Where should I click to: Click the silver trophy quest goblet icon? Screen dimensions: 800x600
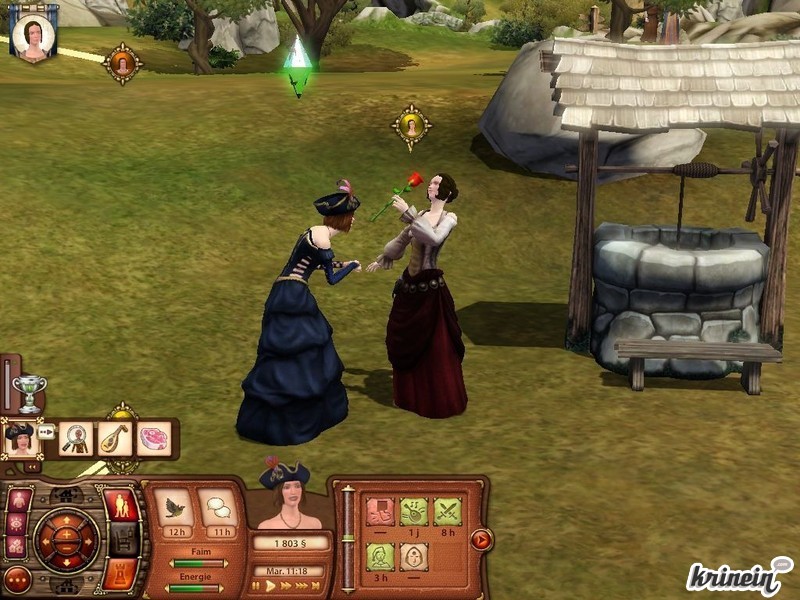point(30,391)
